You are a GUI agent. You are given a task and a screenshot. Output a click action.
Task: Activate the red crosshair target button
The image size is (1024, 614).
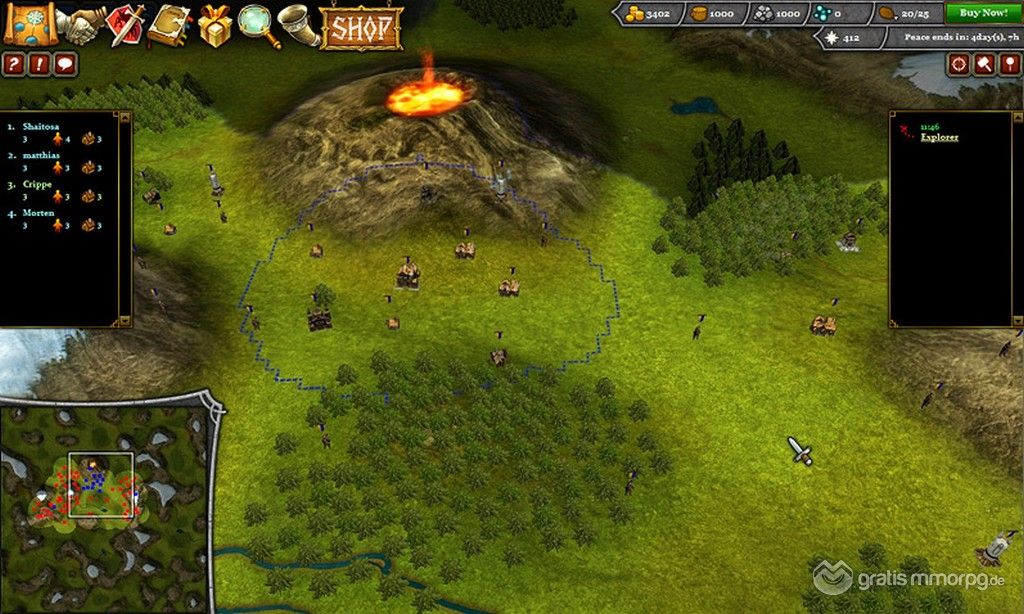pyautogui.click(x=959, y=64)
